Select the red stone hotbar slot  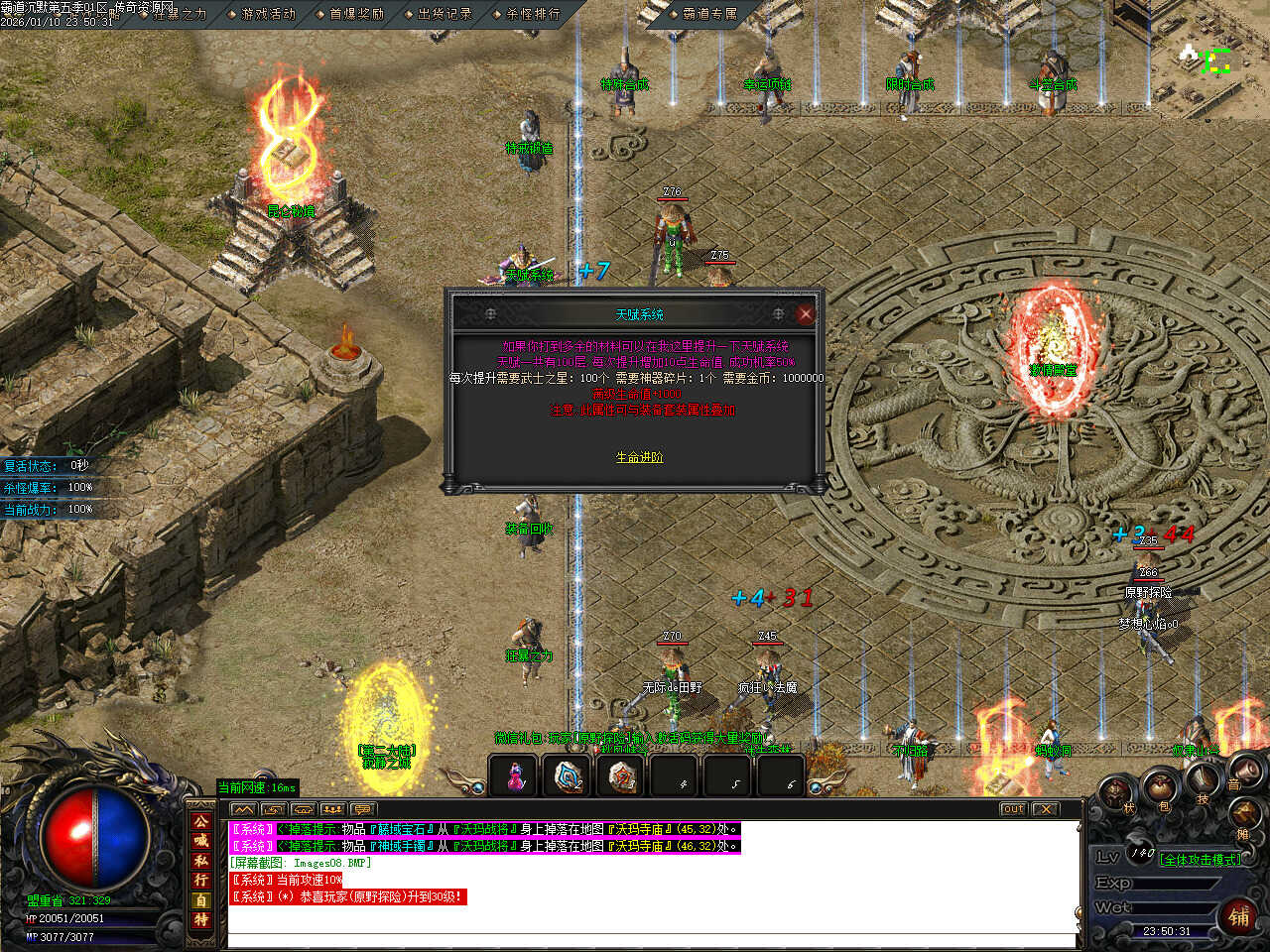621,776
